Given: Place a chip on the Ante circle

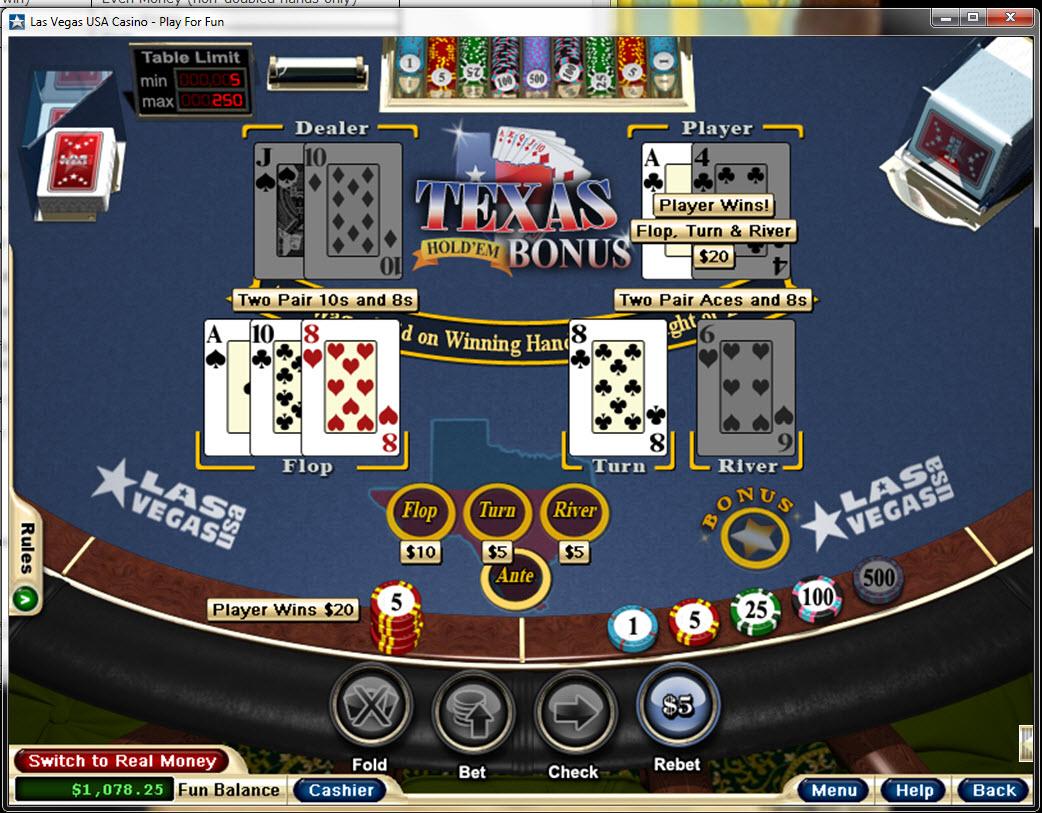Looking at the screenshot, I should [x=515, y=577].
